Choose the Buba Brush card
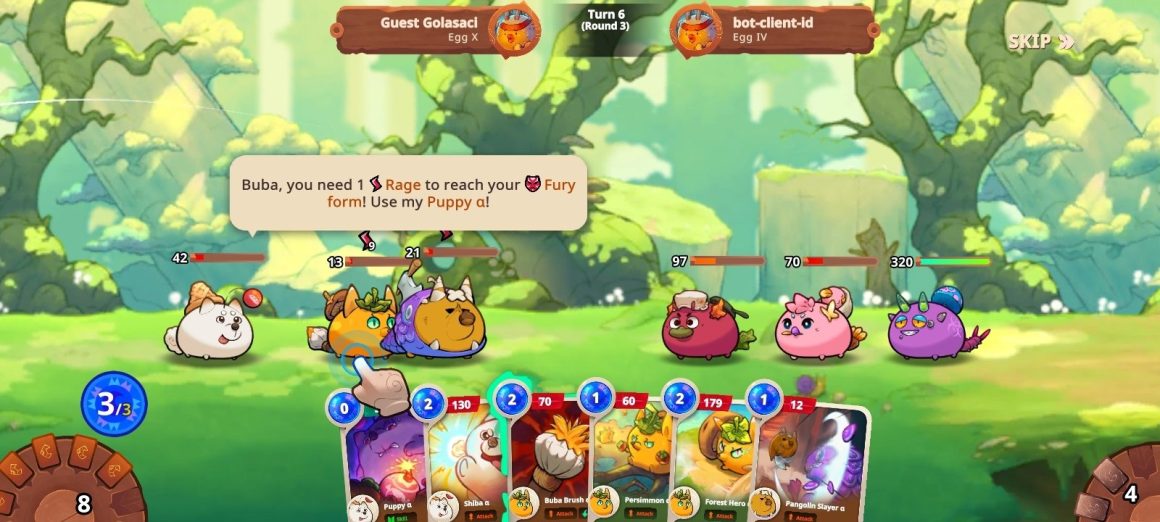1160x522 pixels. (x=548, y=460)
